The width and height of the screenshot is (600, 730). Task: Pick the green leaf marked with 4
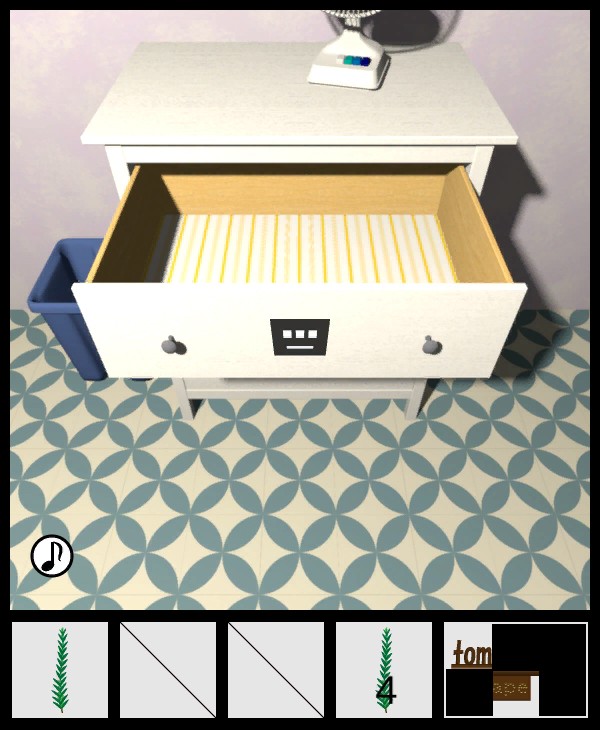click(384, 670)
